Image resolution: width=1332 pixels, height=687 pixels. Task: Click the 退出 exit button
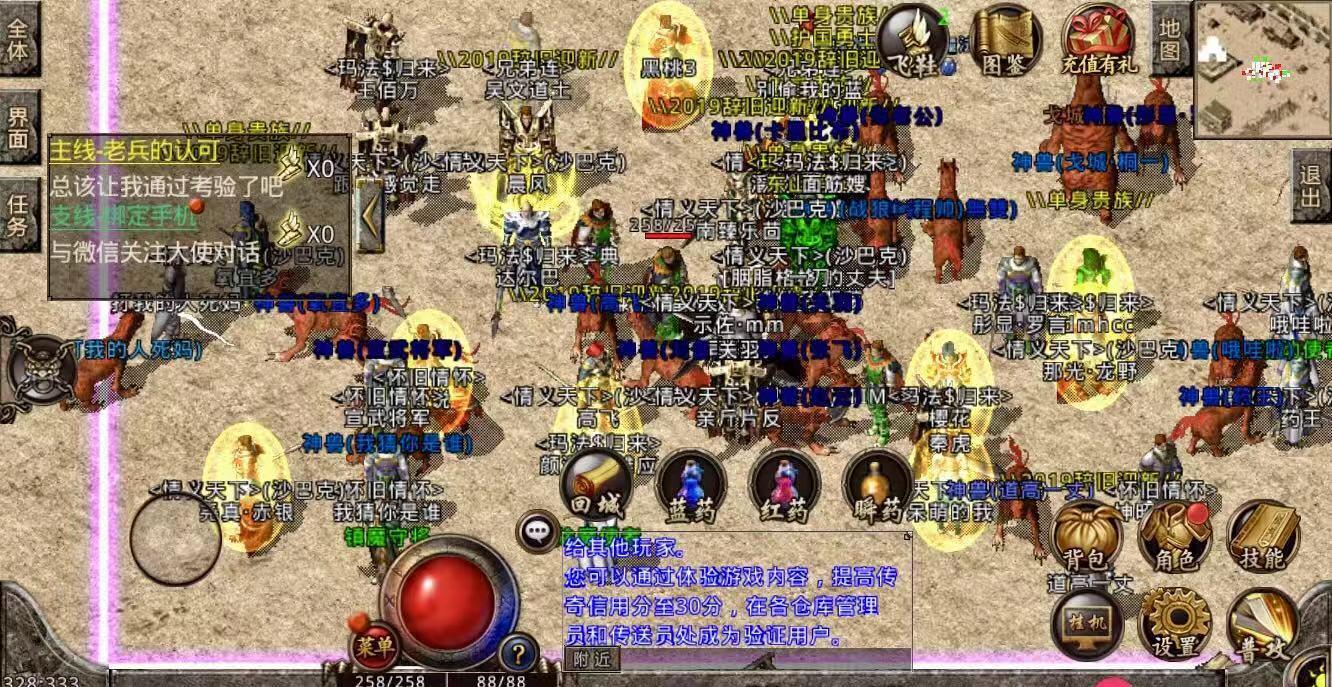1311,186
